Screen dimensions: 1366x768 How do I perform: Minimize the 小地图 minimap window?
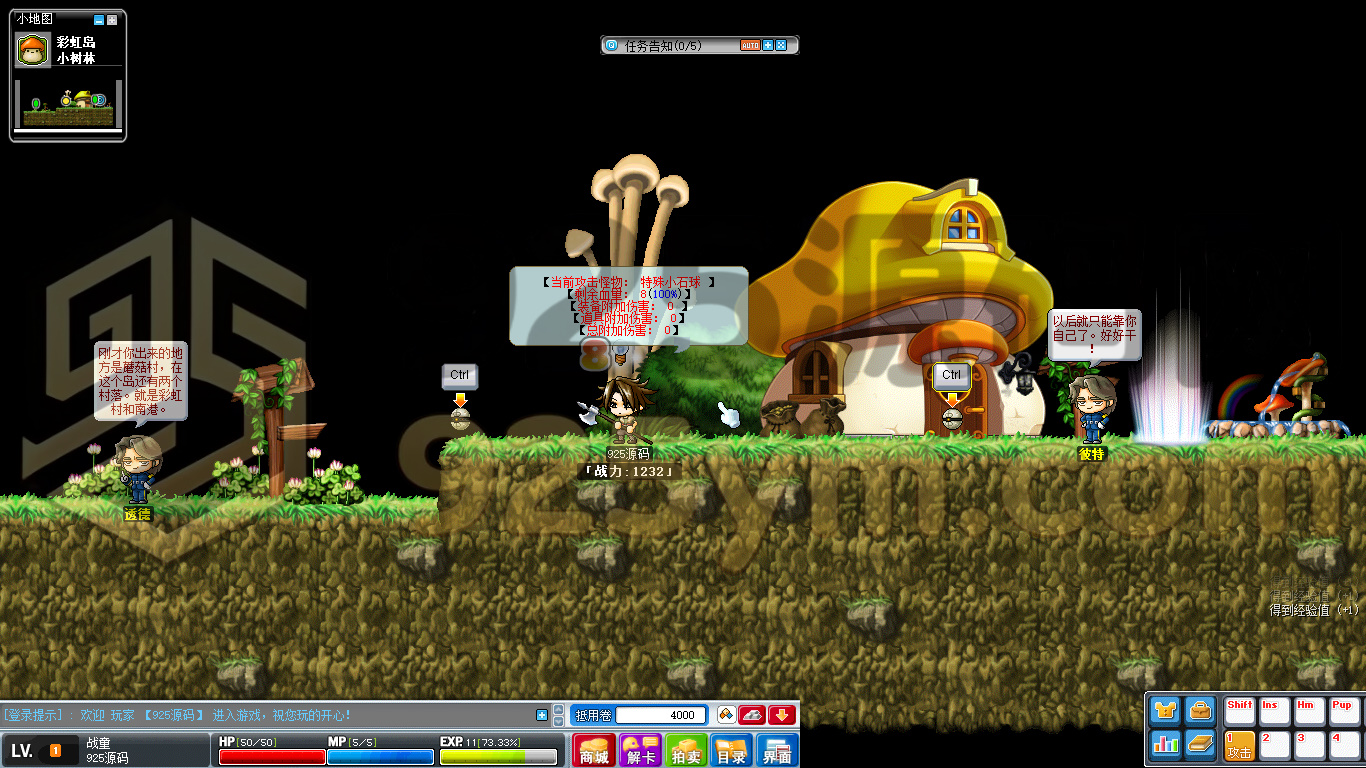point(98,20)
